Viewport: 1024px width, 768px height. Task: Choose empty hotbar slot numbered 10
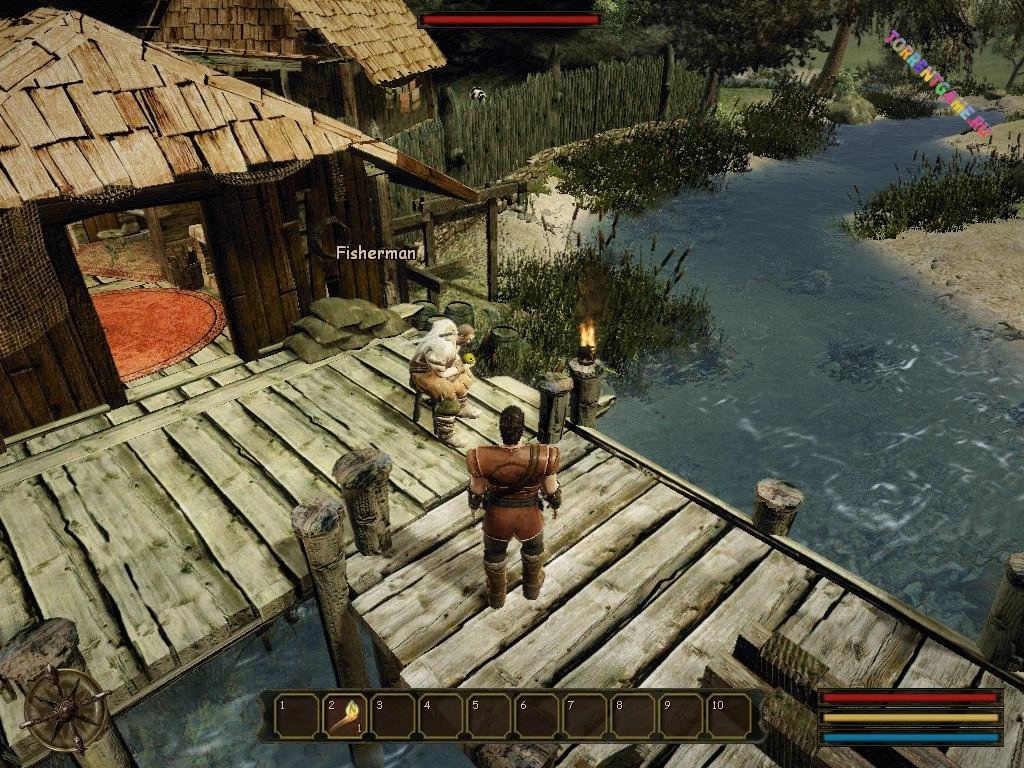[x=730, y=716]
